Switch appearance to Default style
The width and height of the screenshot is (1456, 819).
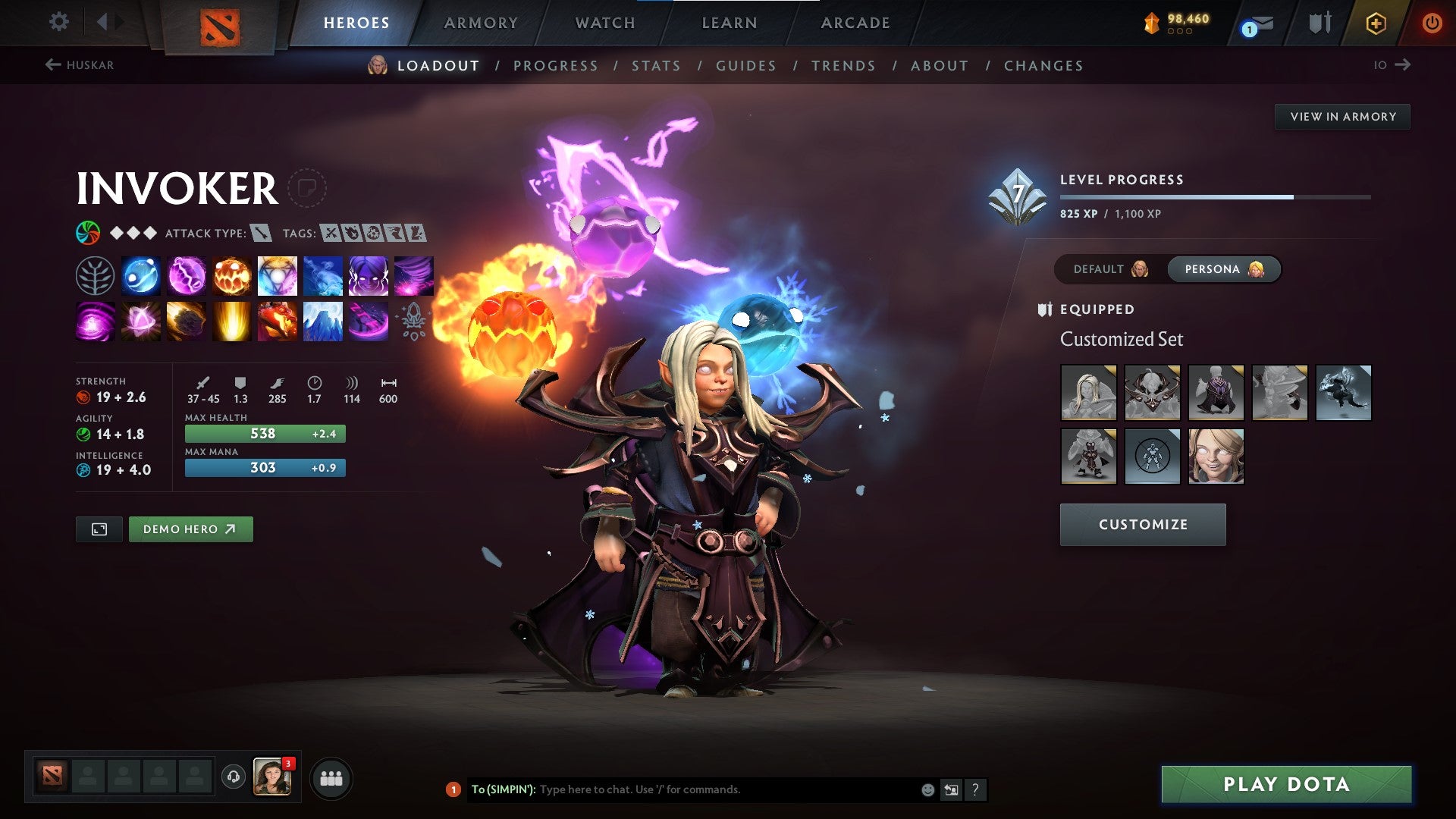tap(1108, 269)
